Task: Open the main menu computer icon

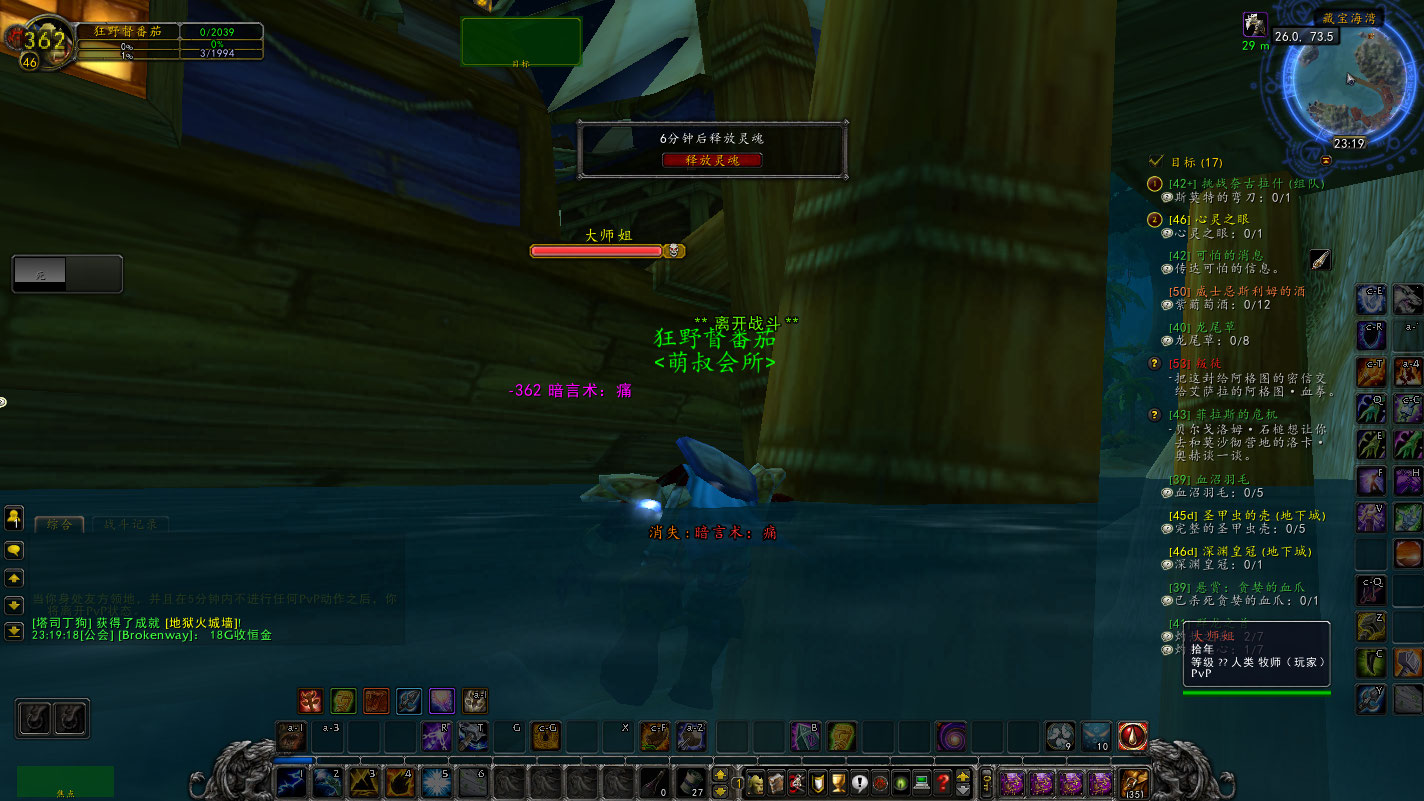Action: click(921, 783)
